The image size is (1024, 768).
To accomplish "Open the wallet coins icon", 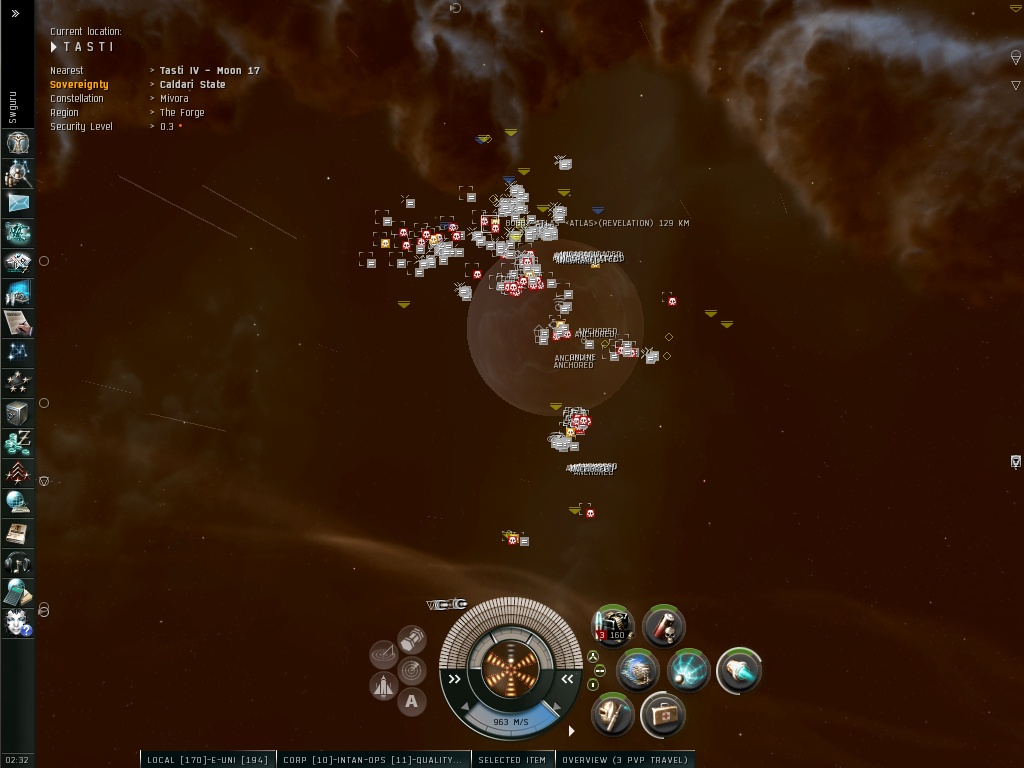I will click(18, 442).
